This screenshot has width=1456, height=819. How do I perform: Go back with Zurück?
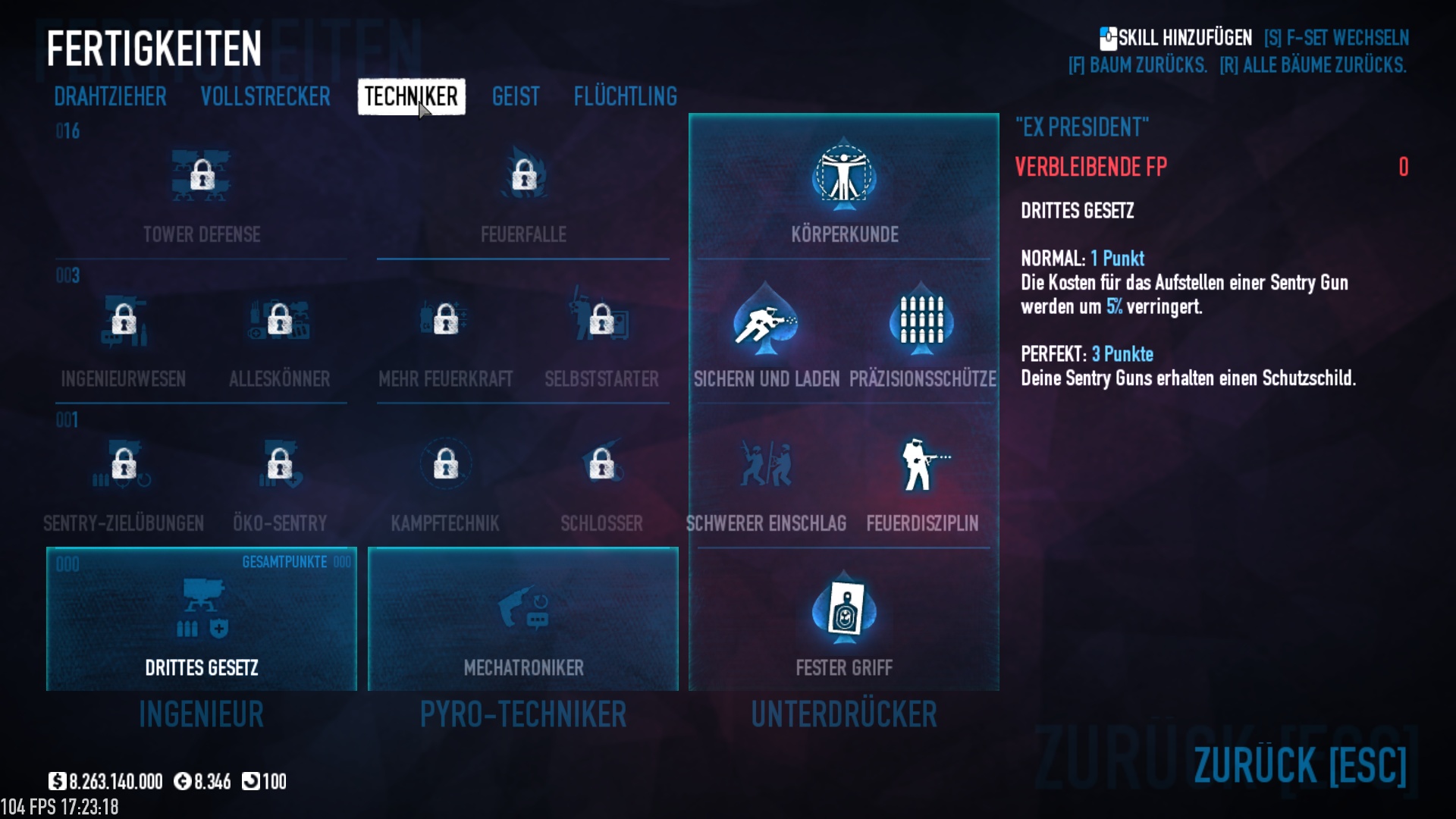coord(1300,764)
